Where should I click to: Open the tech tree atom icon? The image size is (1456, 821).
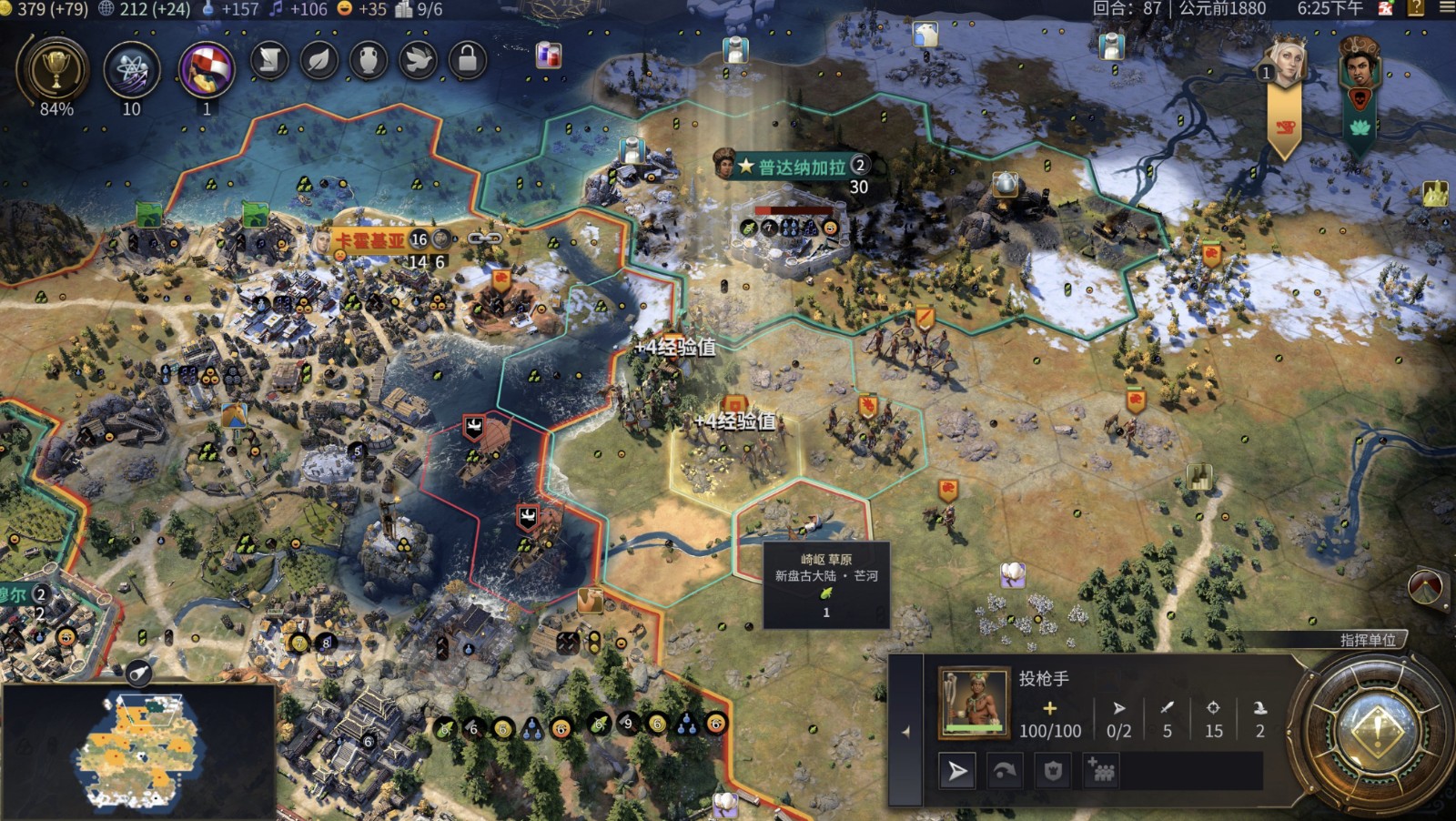pos(132,70)
